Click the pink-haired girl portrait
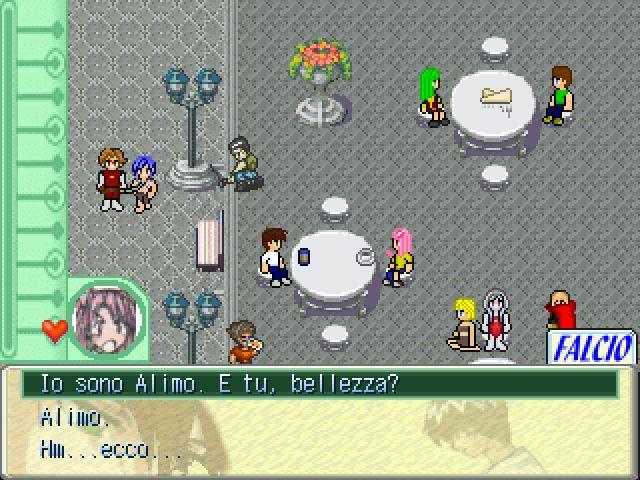 [x=109, y=323]
